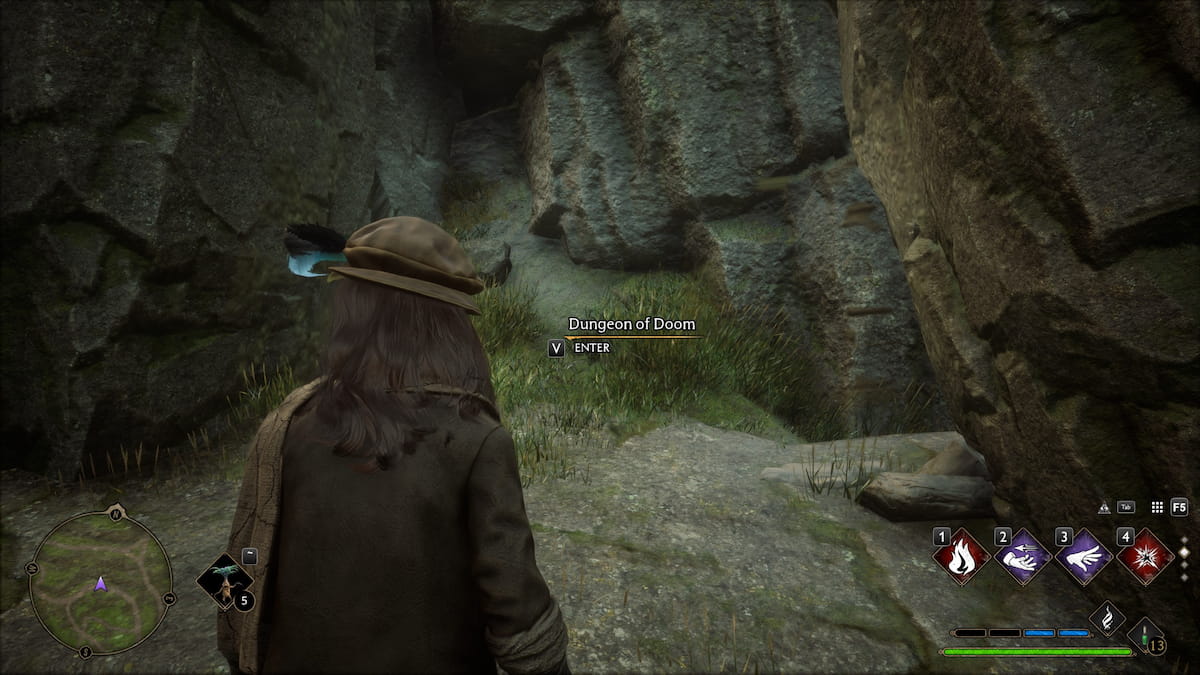Use the purple open-hand spell in slot 3
This screenshot has height=675, width=1200.
pyautogui.click(x=1084, y=556)
